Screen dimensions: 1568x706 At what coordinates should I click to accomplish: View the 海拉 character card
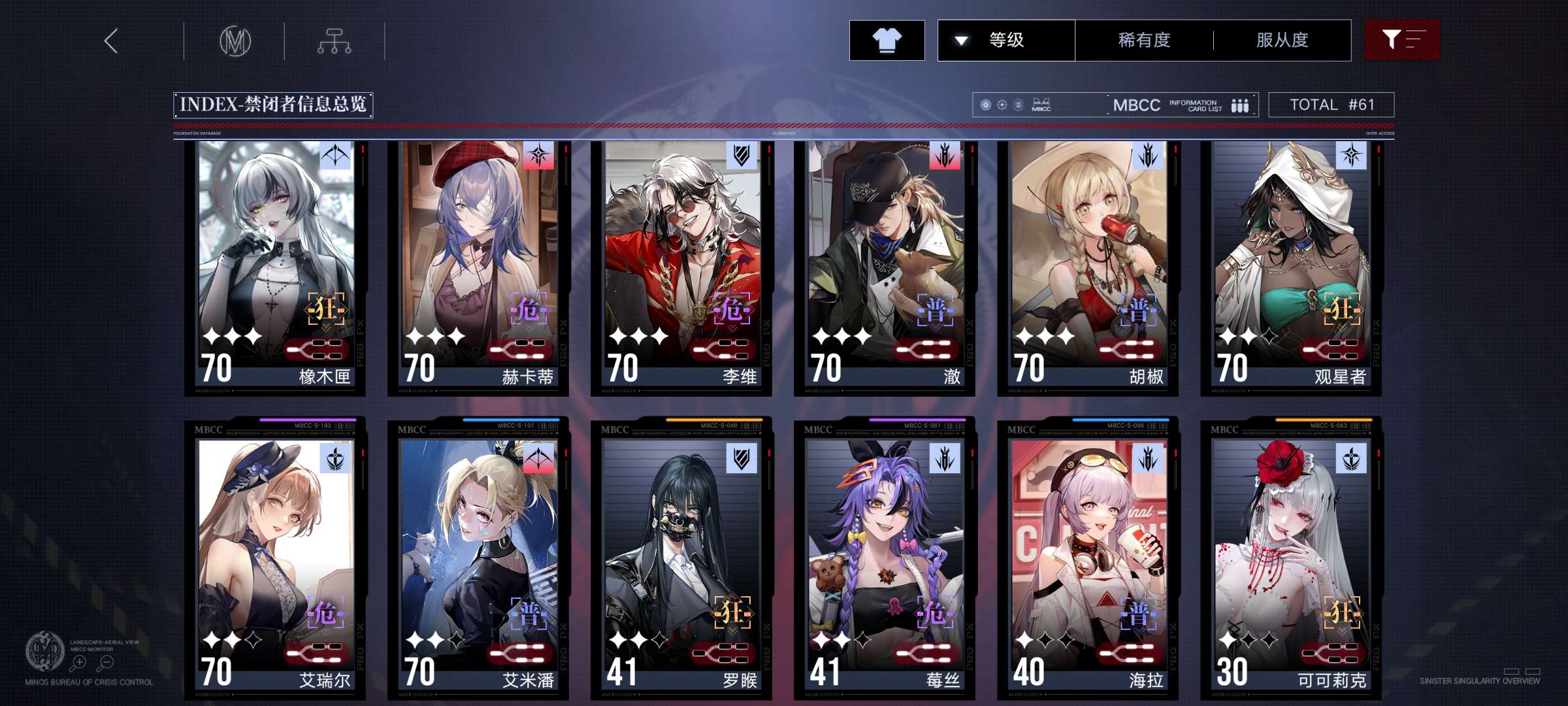[1088, 562]
